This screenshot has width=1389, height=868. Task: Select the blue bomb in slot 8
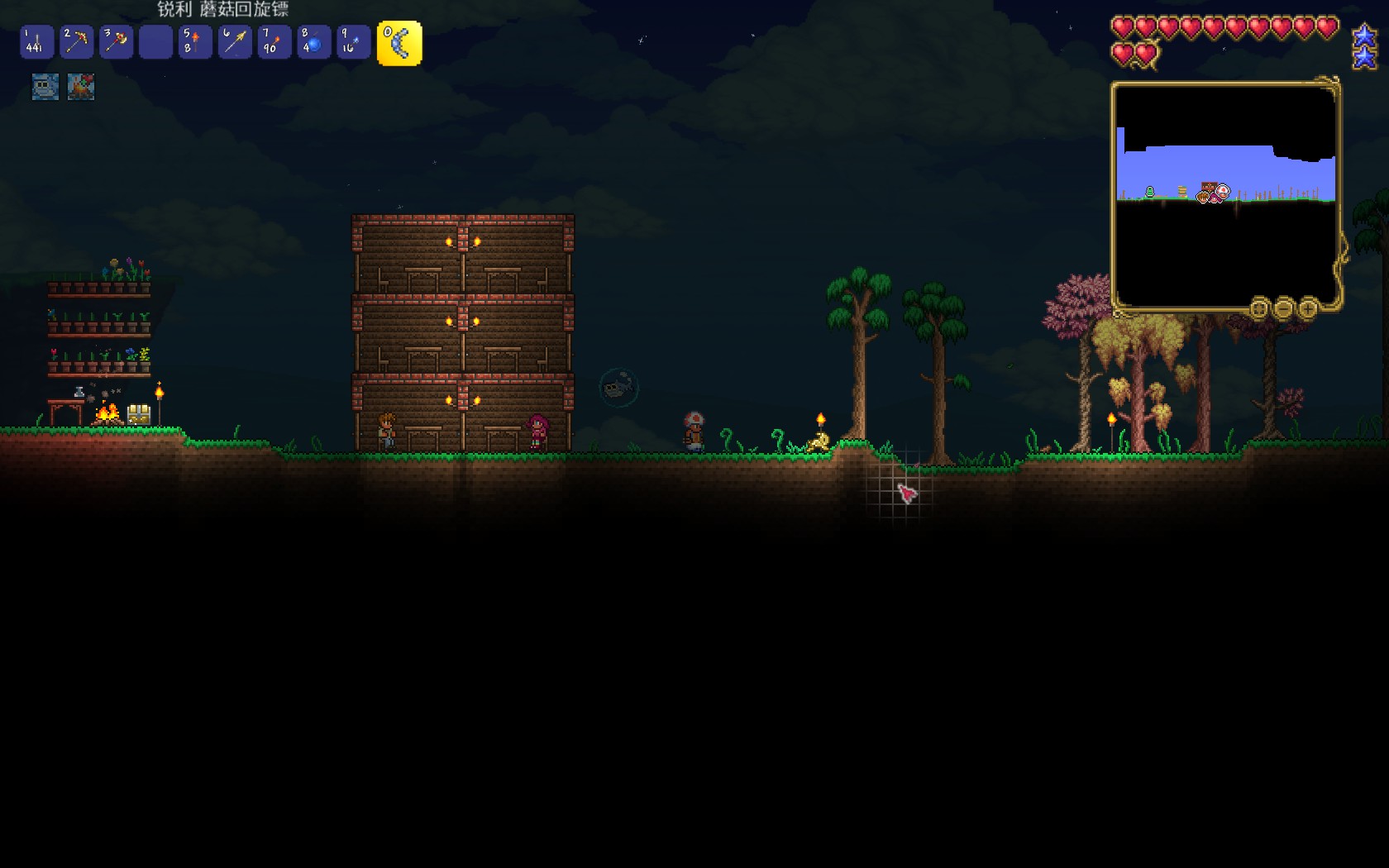[x=314, y=42]
